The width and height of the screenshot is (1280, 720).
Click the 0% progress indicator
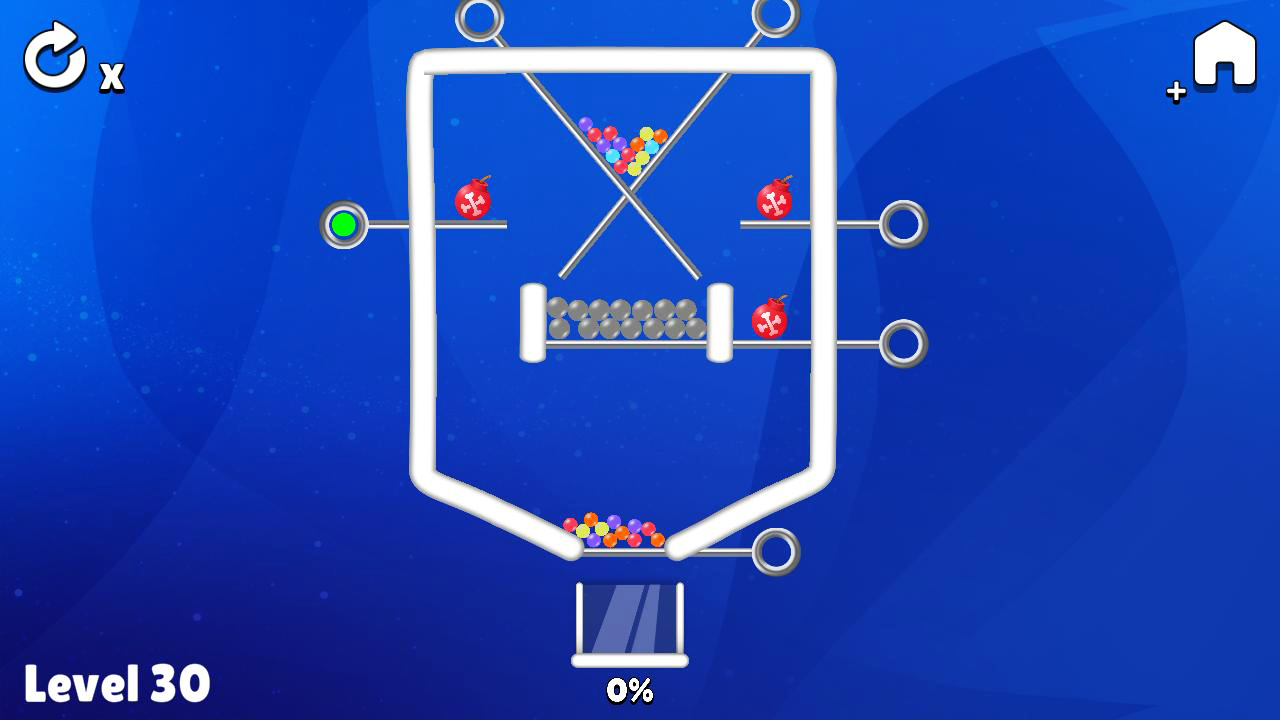tap(630, 690)
